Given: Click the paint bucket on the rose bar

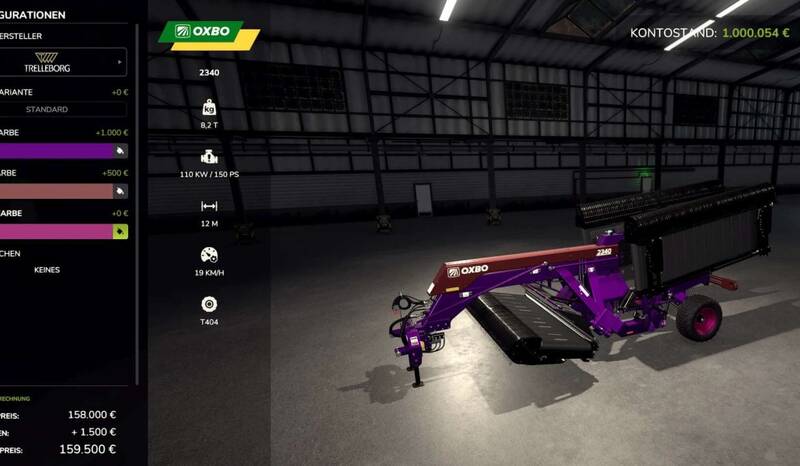Looking at the screenshot, I should pyautogui.click(x=120, y=190).
